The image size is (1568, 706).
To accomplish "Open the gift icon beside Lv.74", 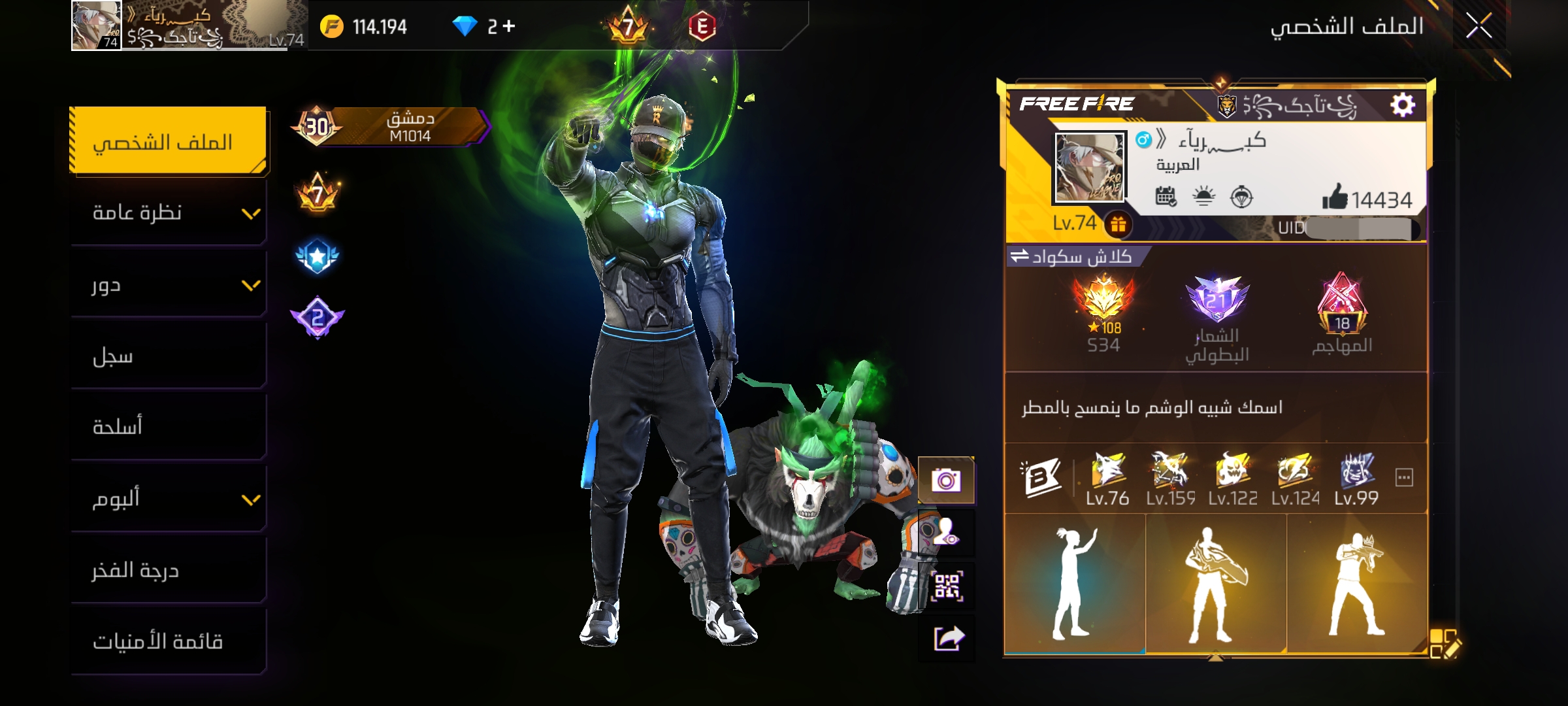I will point(1118,224).
